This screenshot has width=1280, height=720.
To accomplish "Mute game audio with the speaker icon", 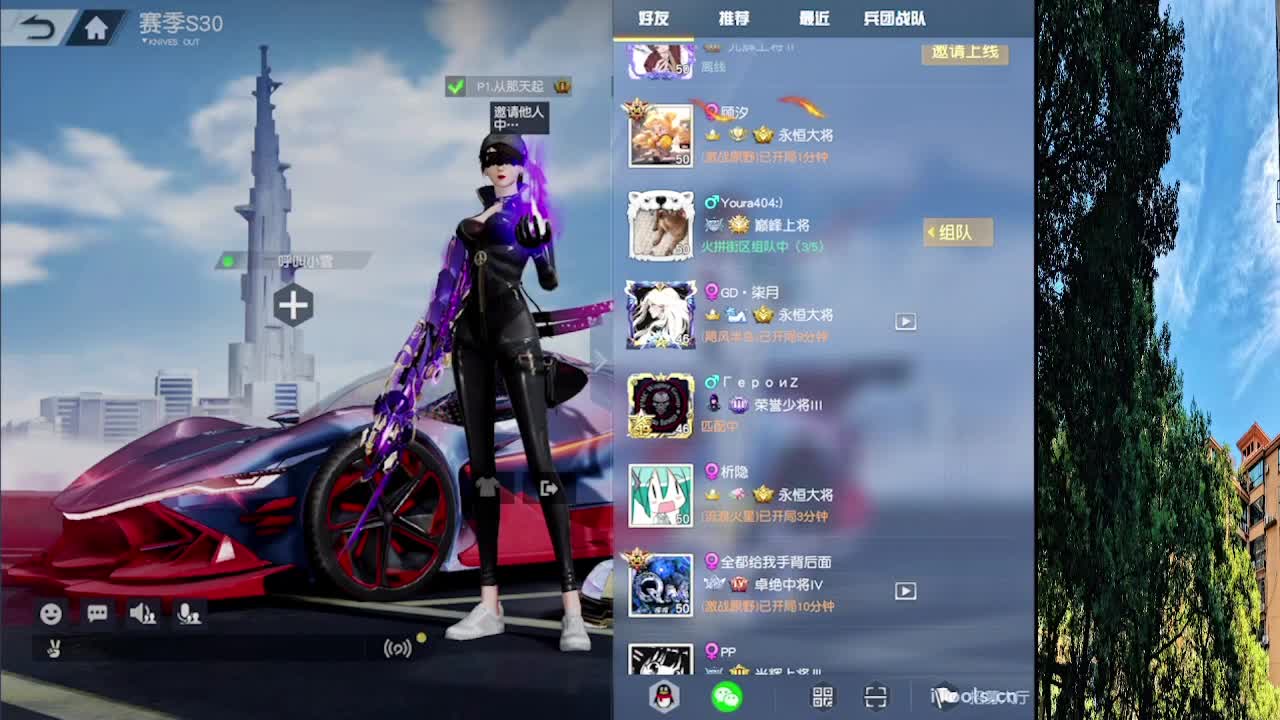I will click(x=143, y=614).
